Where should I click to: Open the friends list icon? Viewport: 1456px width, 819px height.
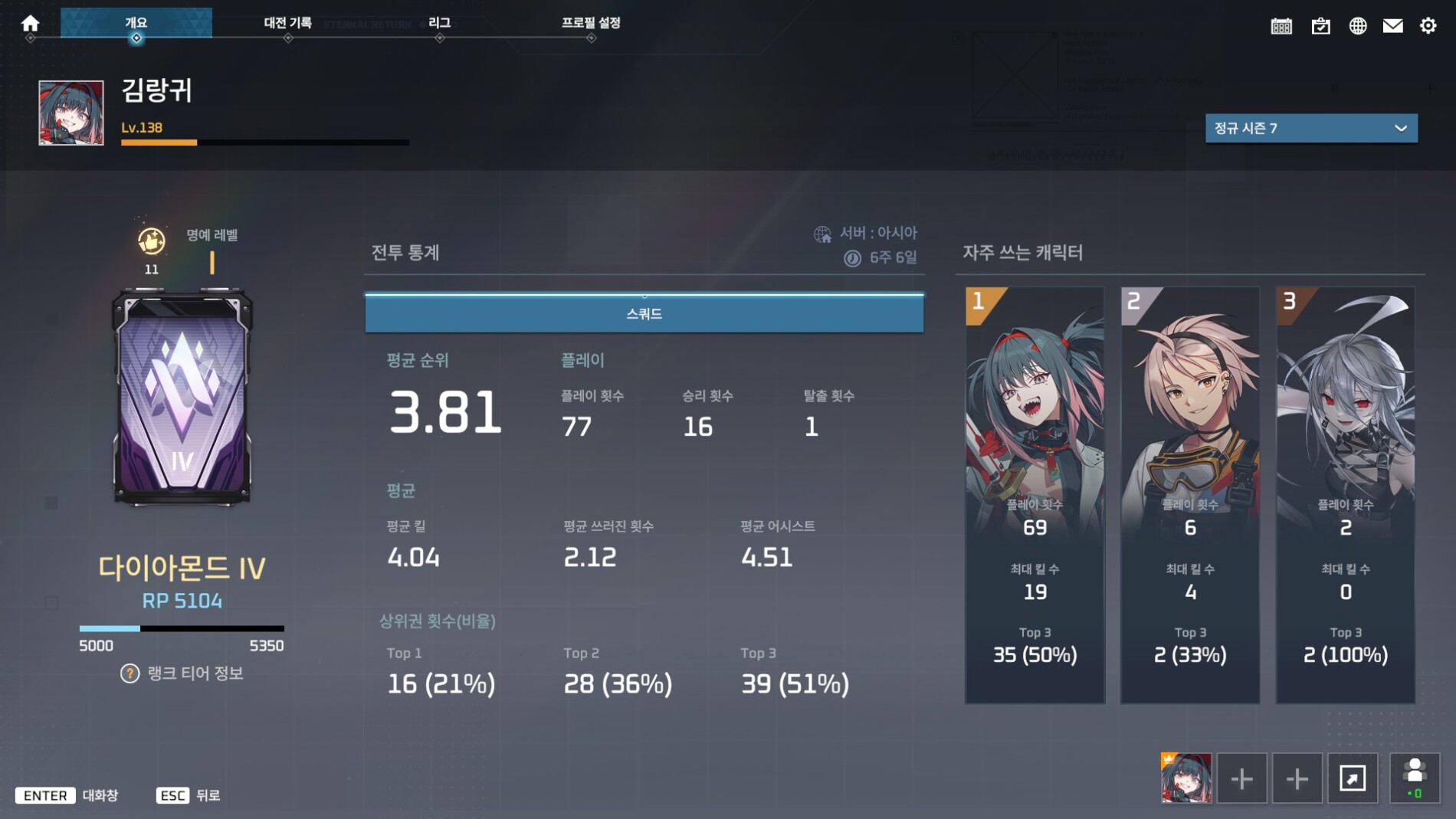coord(1415,778)
